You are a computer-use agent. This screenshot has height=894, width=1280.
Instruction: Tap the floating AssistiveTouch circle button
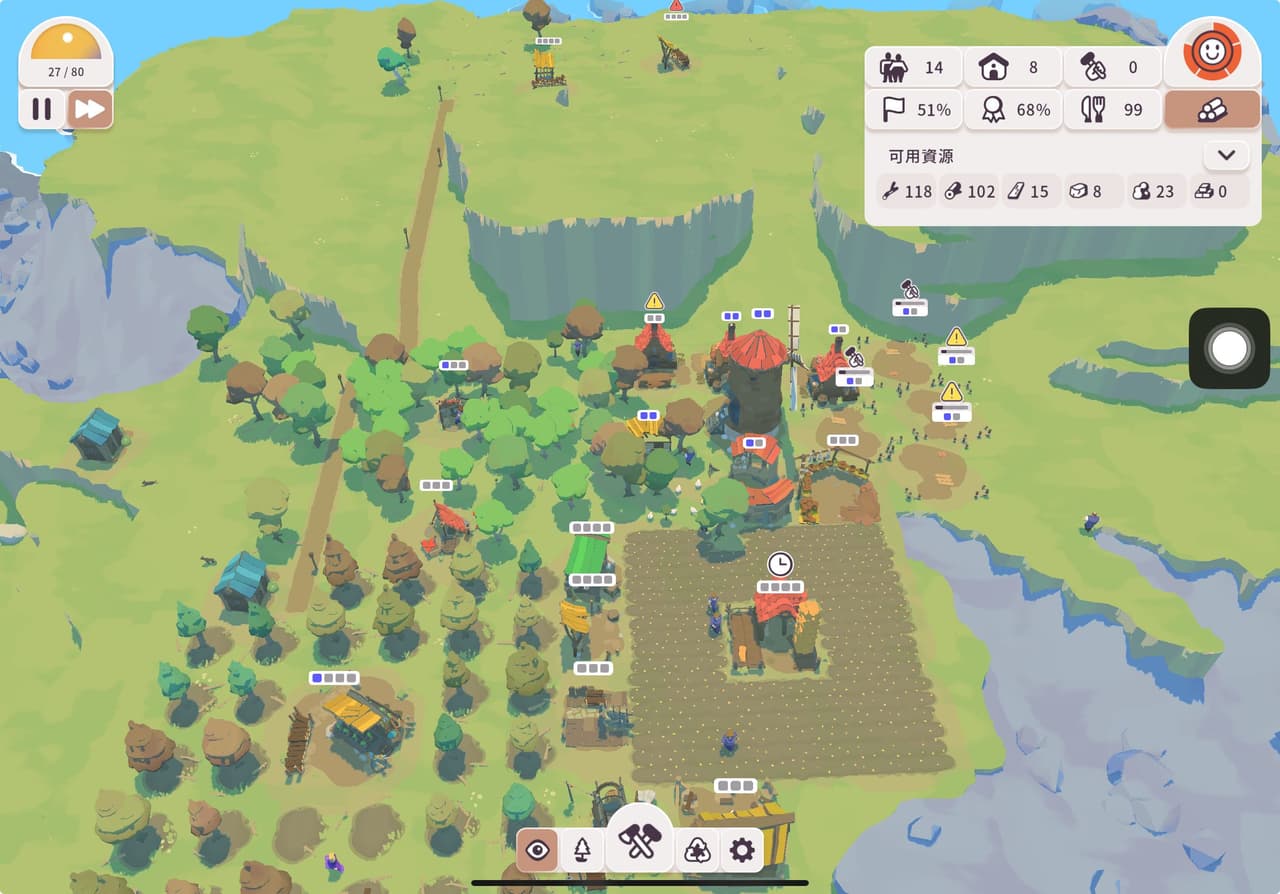coord(1229,348)
